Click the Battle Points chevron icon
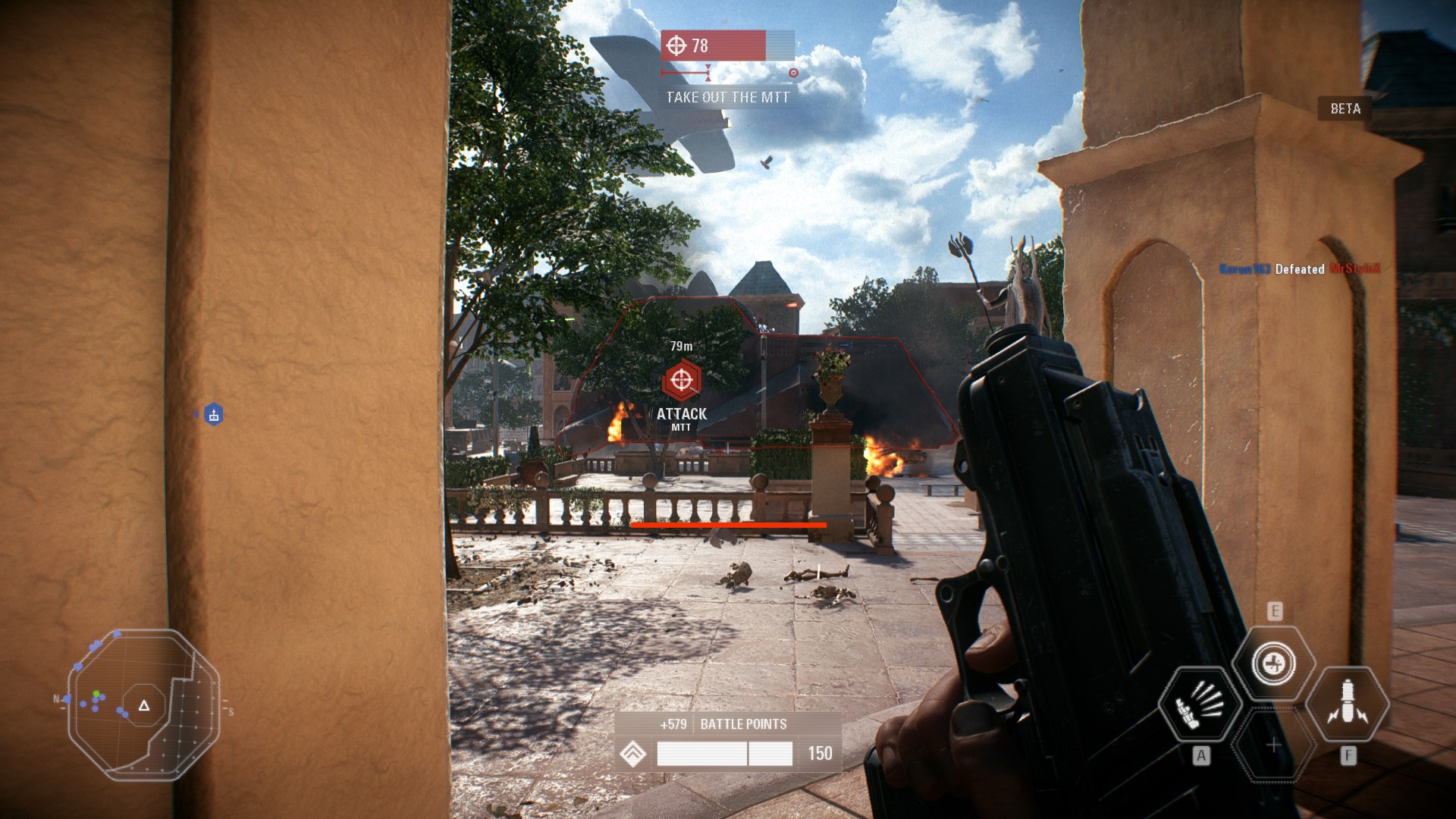Viewport: 1456px width, 819px height. click(633, 754)
